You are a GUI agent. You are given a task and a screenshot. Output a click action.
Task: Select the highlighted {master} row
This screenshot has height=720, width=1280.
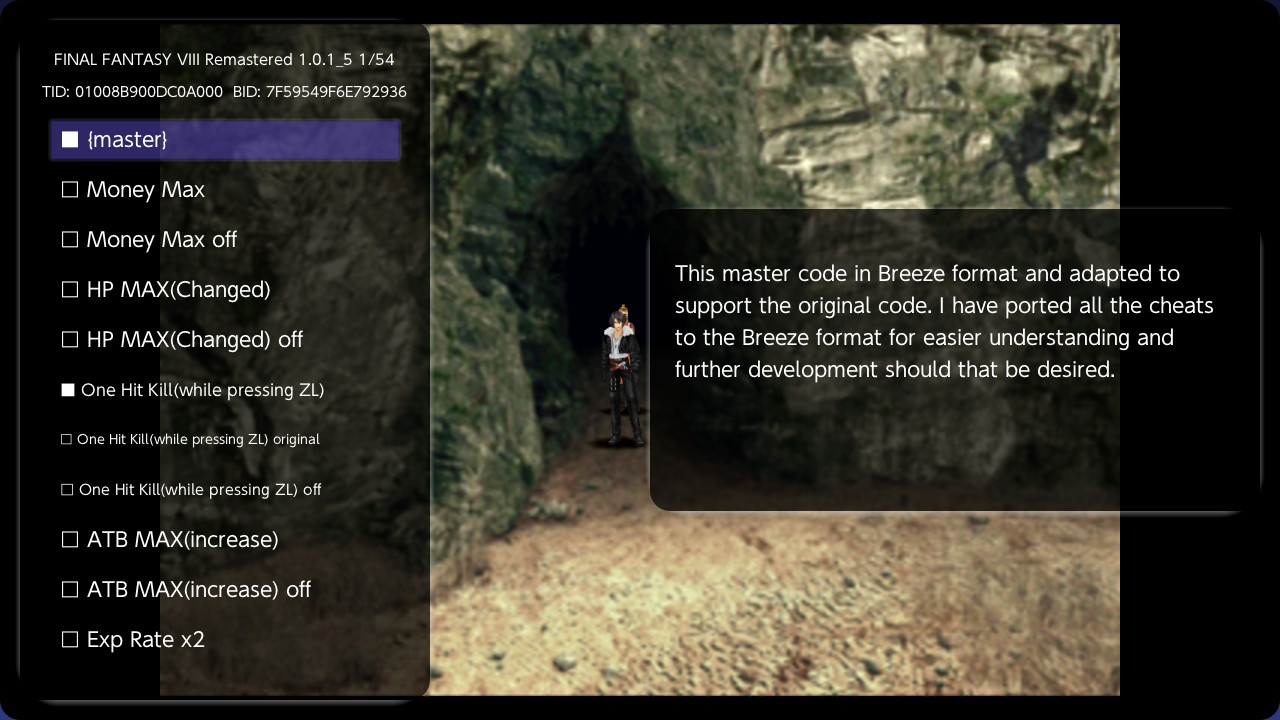tap(224, 139)
